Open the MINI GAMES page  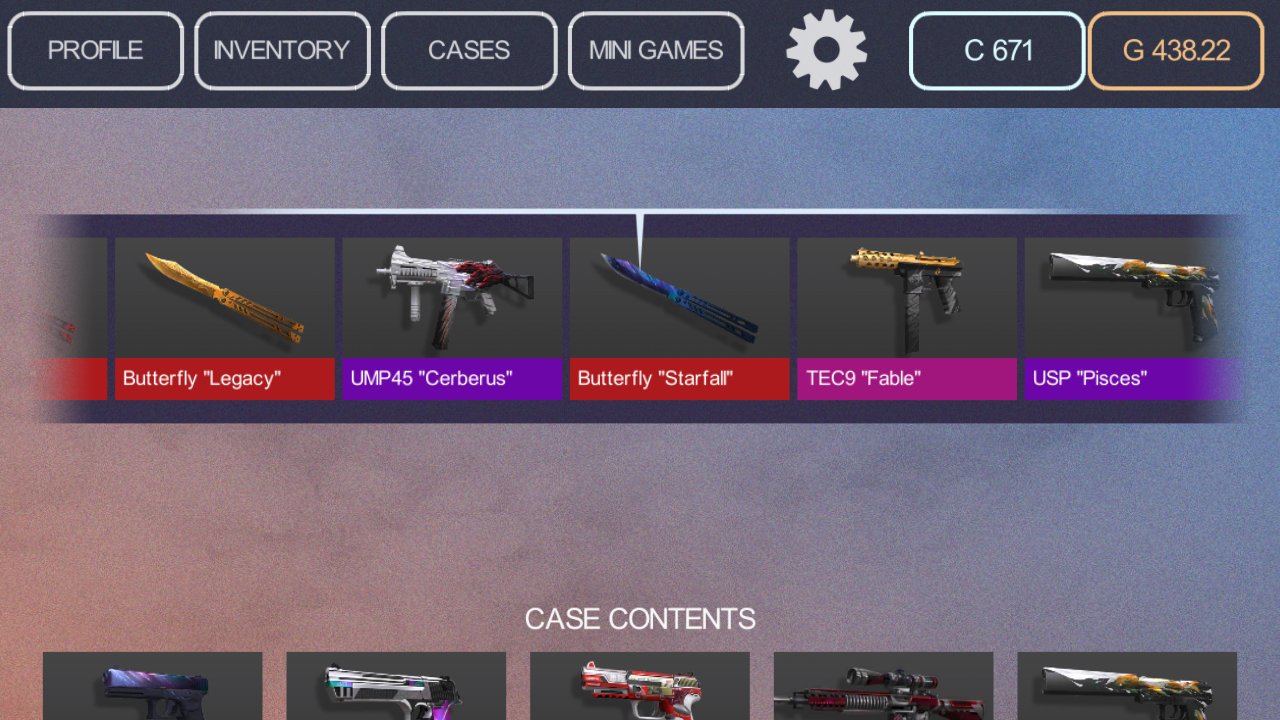(656, 50)
